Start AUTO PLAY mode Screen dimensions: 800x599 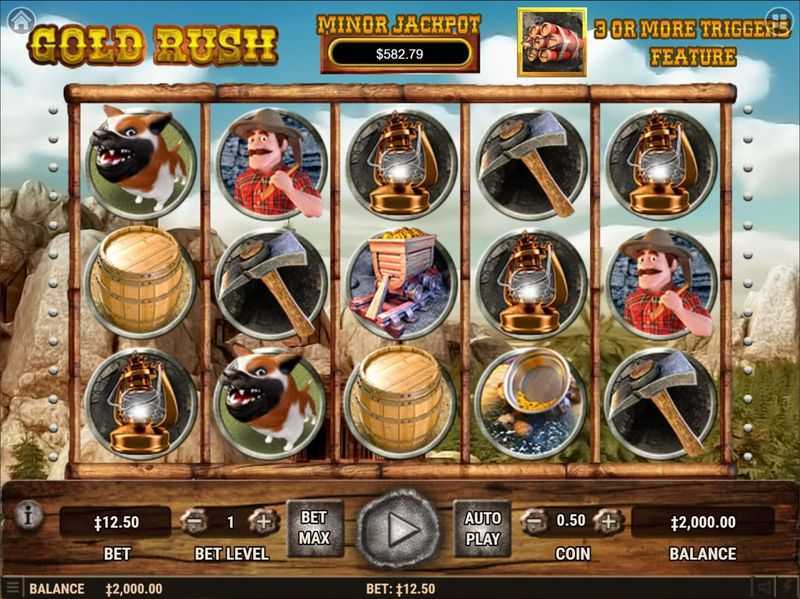pos(483,527)
